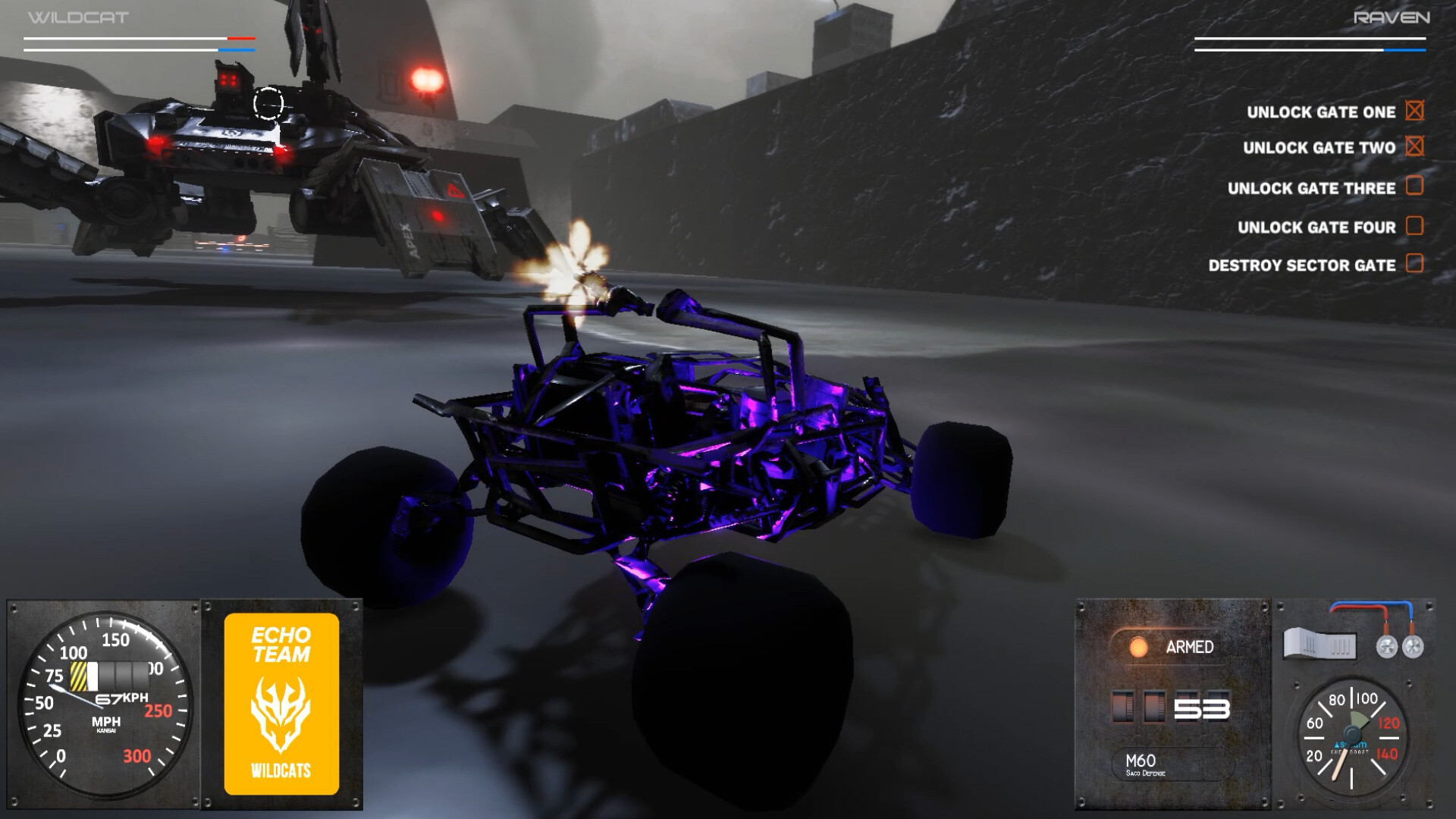Click the ARMED indicator light
The image size is (1456, 819).
click(1141, 648)
